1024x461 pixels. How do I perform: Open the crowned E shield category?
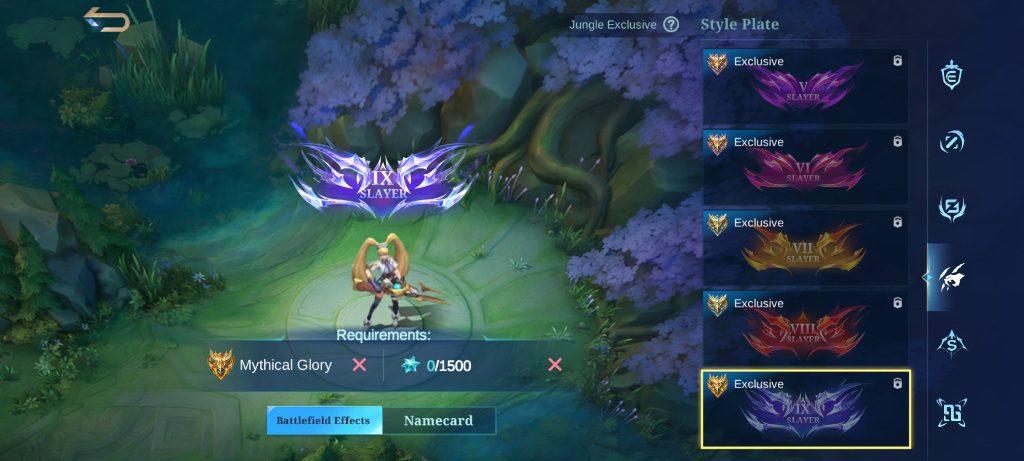click(952, 75)
